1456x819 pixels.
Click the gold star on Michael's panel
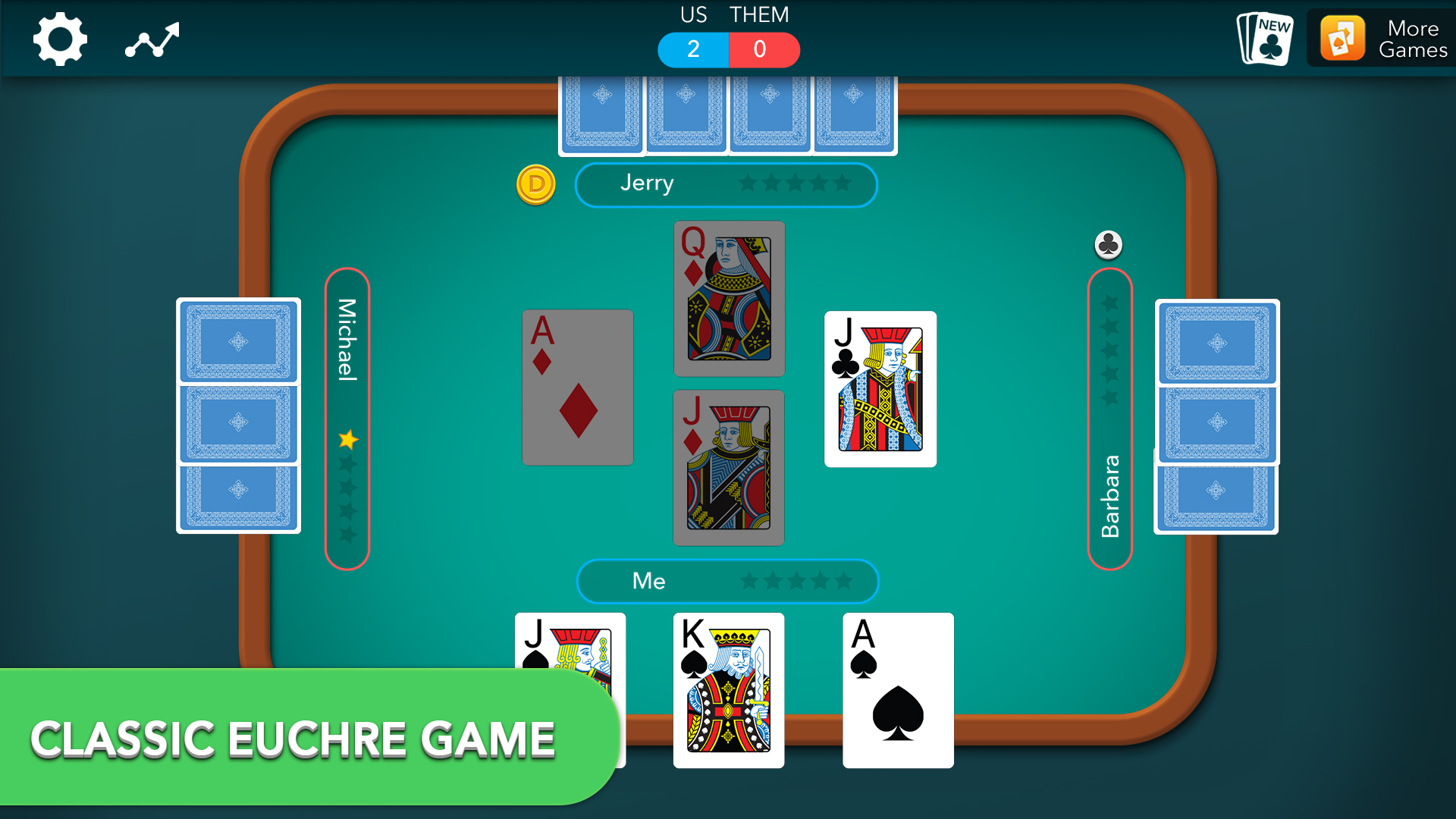[x=347, y=438]
